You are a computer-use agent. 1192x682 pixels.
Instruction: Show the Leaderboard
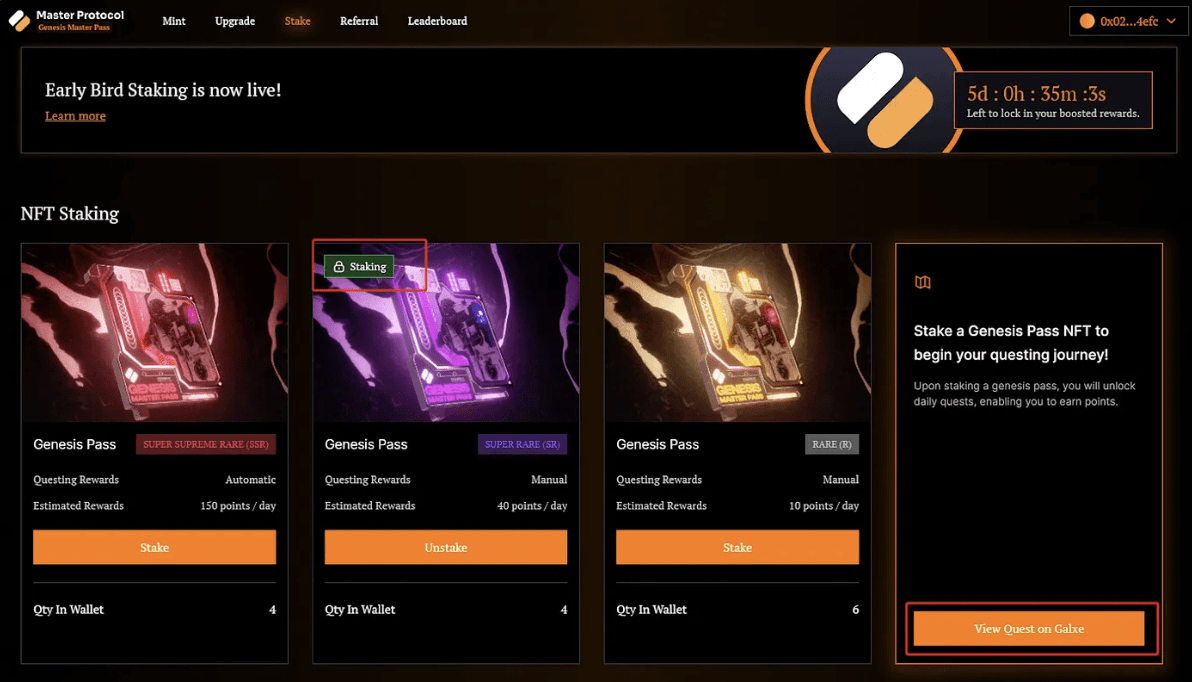tap(437, 21)
